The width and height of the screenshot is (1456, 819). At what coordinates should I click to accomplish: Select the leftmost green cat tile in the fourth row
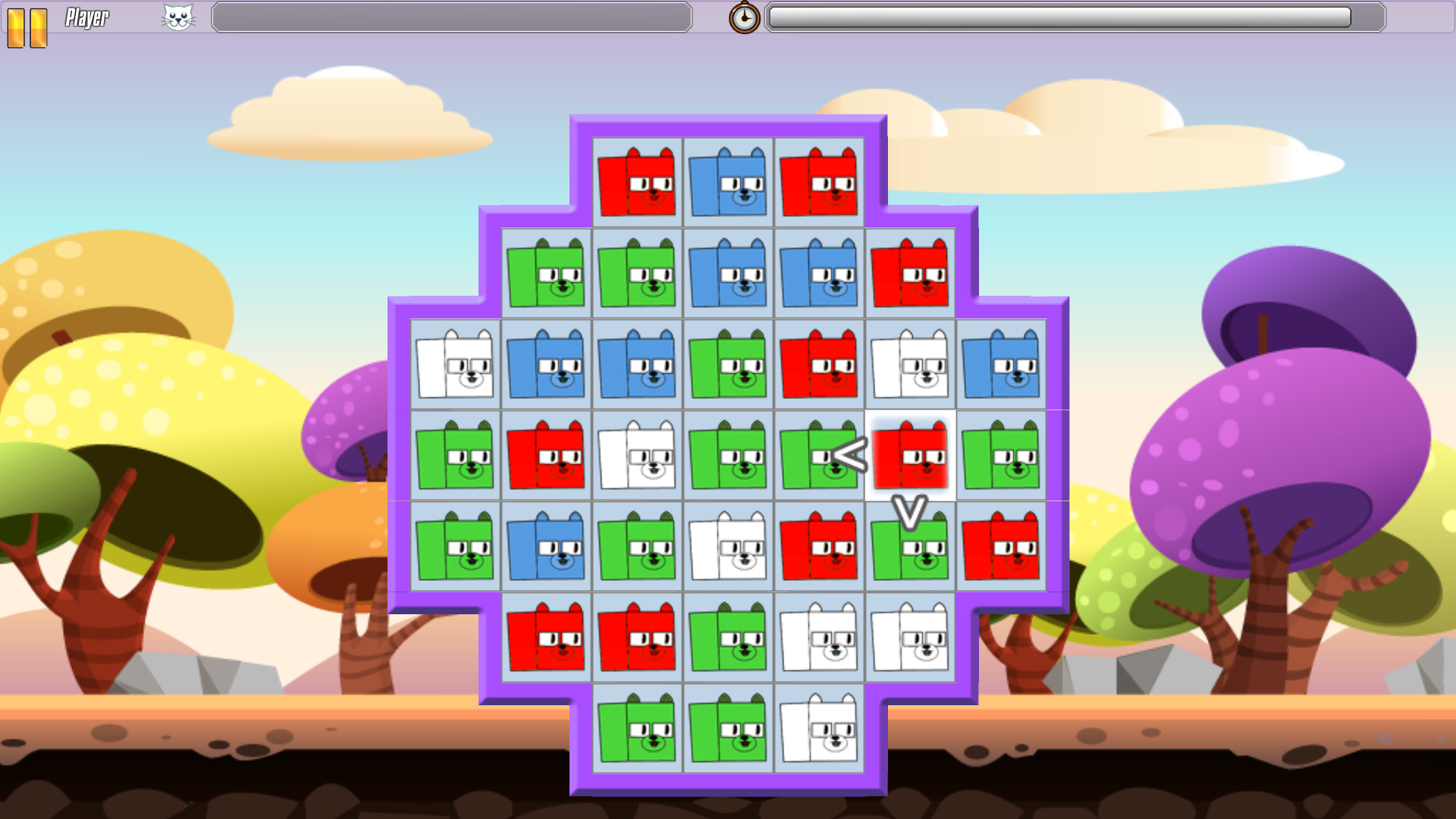tap(455, 455)
